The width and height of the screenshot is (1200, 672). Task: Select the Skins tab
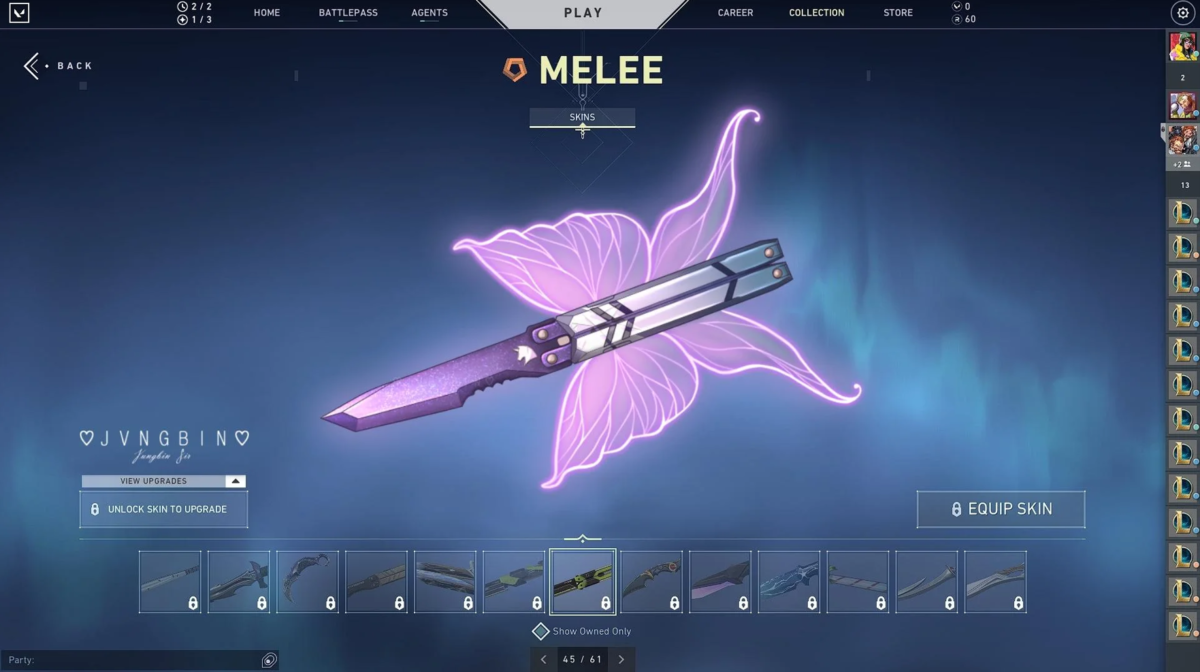pos(582,117)
